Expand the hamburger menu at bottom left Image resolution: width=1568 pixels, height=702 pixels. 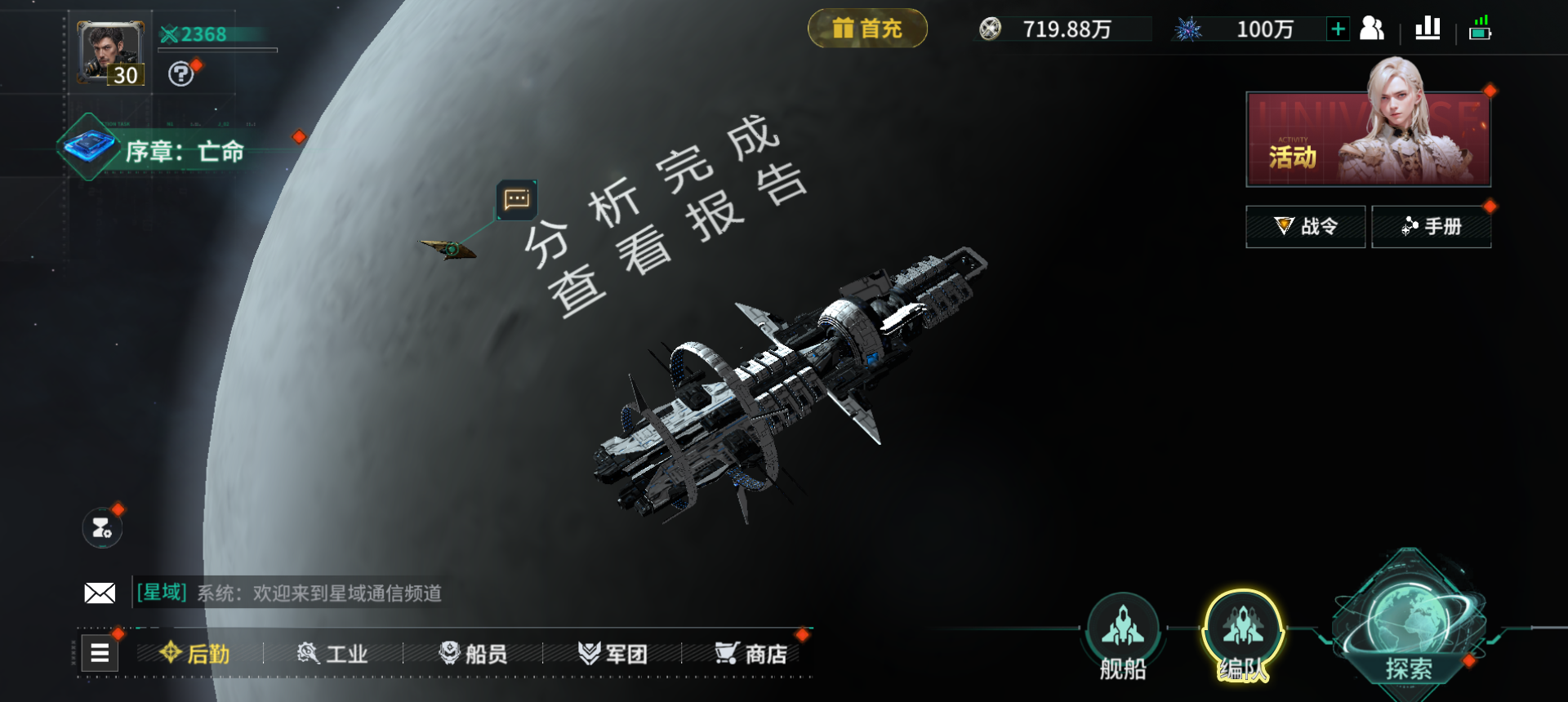[x=99, y=653]
